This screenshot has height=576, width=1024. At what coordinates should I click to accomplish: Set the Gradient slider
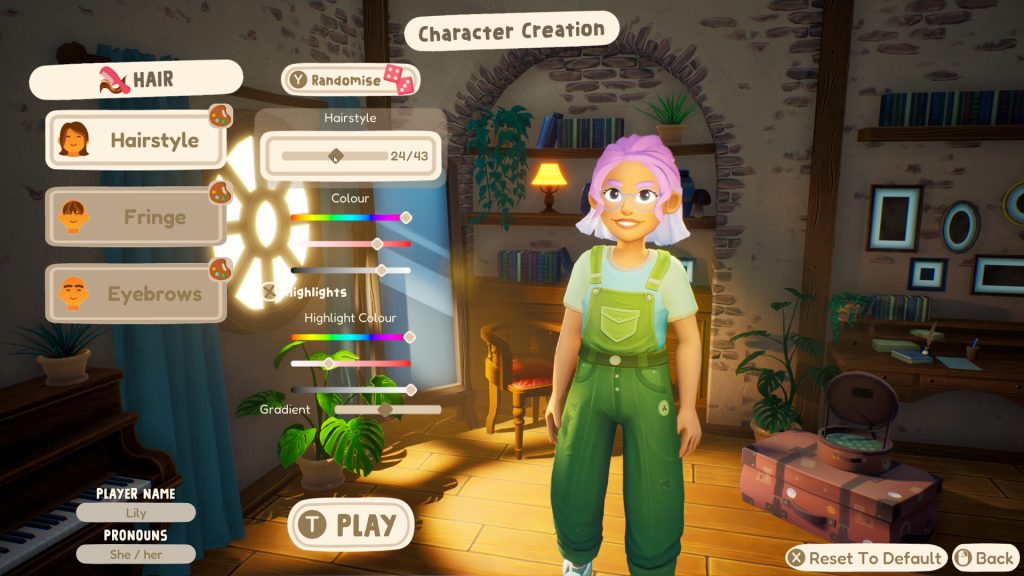[x=388, y=410]
